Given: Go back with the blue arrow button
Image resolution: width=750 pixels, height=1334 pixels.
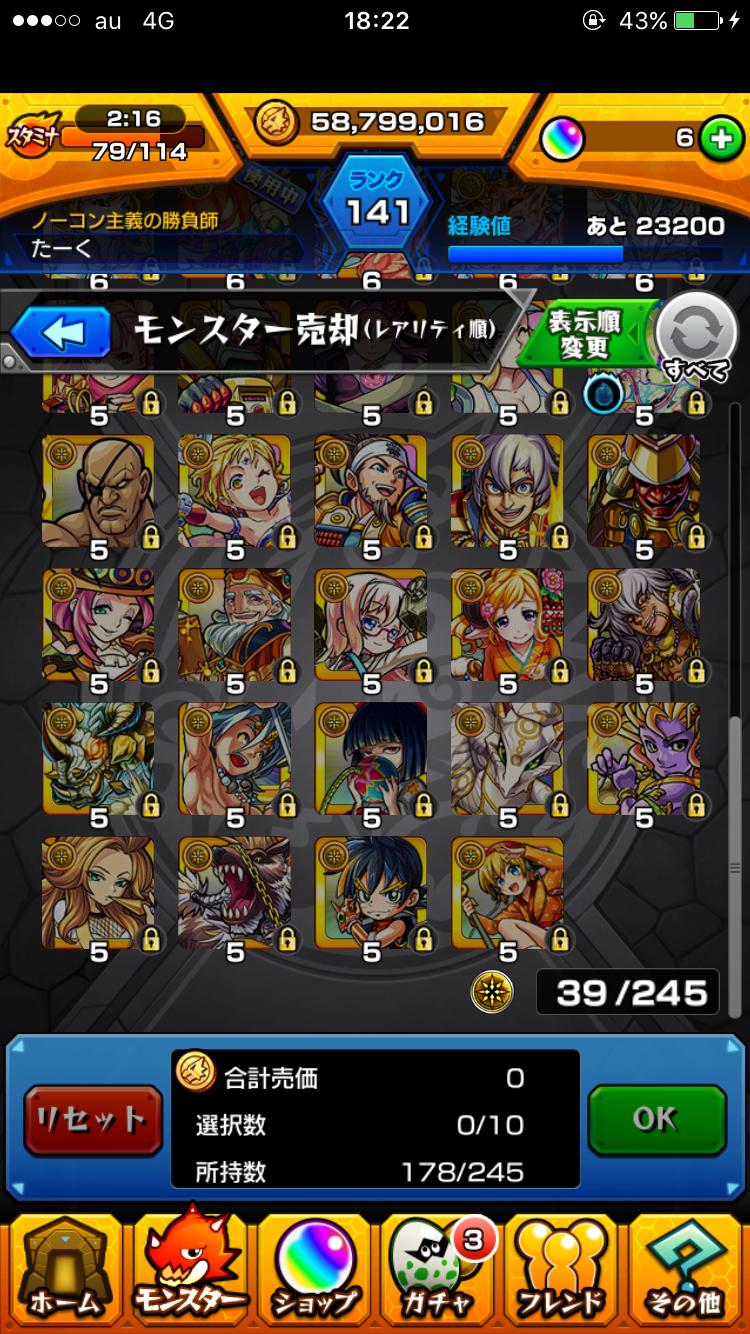Looking at the screenshot, I should point(60,333).
